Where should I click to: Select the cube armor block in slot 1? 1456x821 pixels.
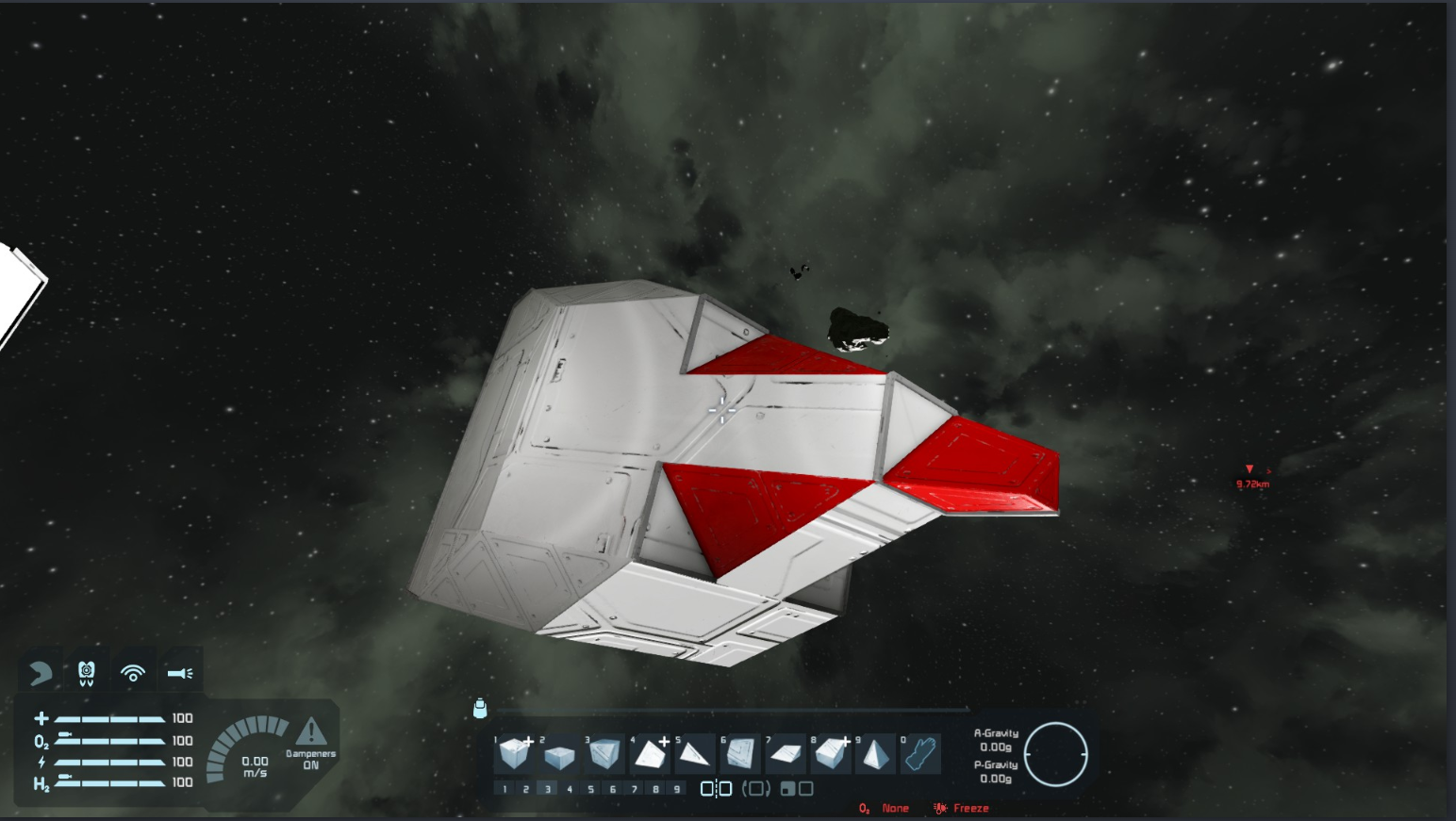point(514,754)
